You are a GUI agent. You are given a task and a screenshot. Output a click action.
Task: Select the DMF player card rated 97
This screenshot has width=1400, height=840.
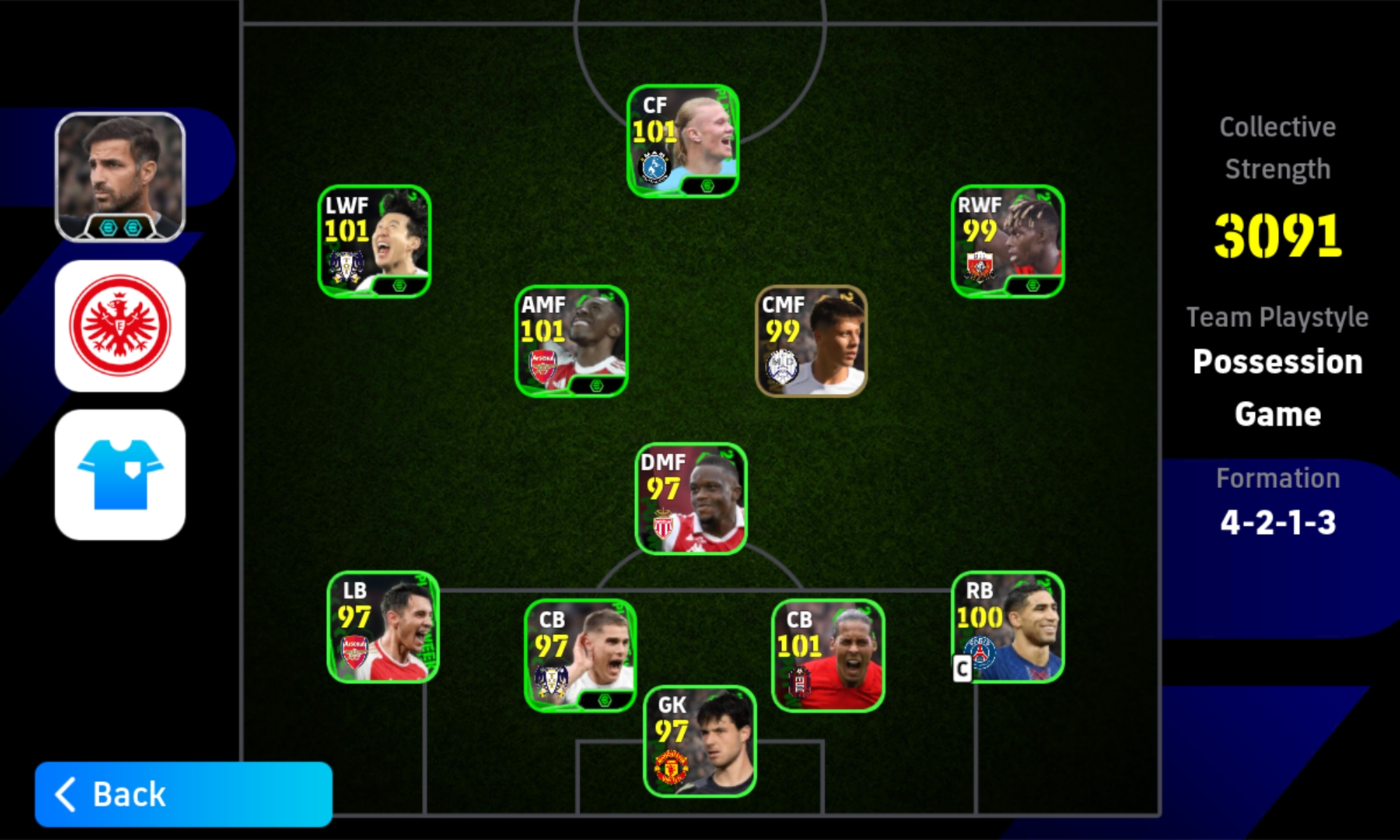coord(691,498)
